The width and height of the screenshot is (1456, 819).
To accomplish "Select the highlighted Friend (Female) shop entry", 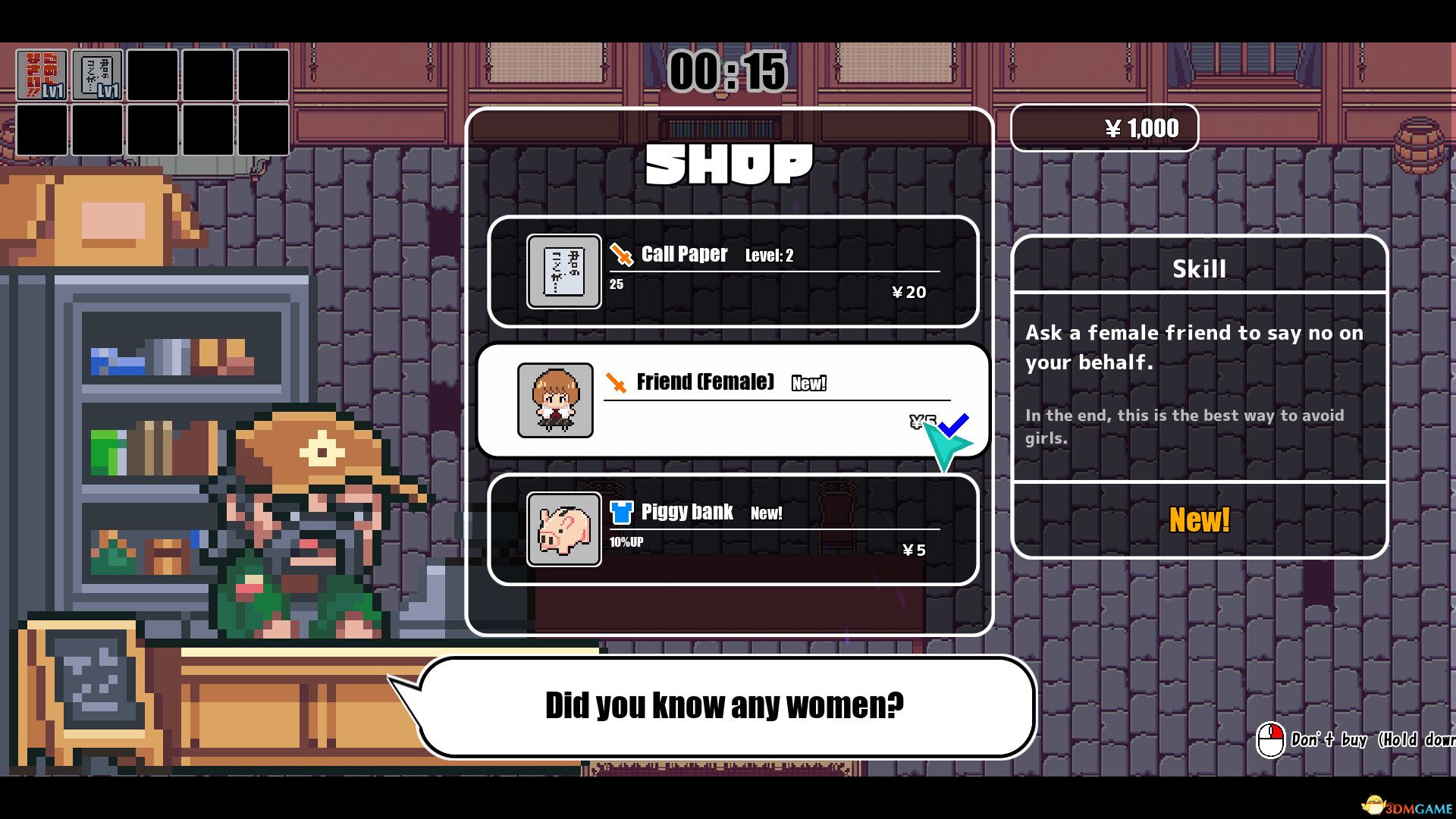I will click(x=733, y=400).
